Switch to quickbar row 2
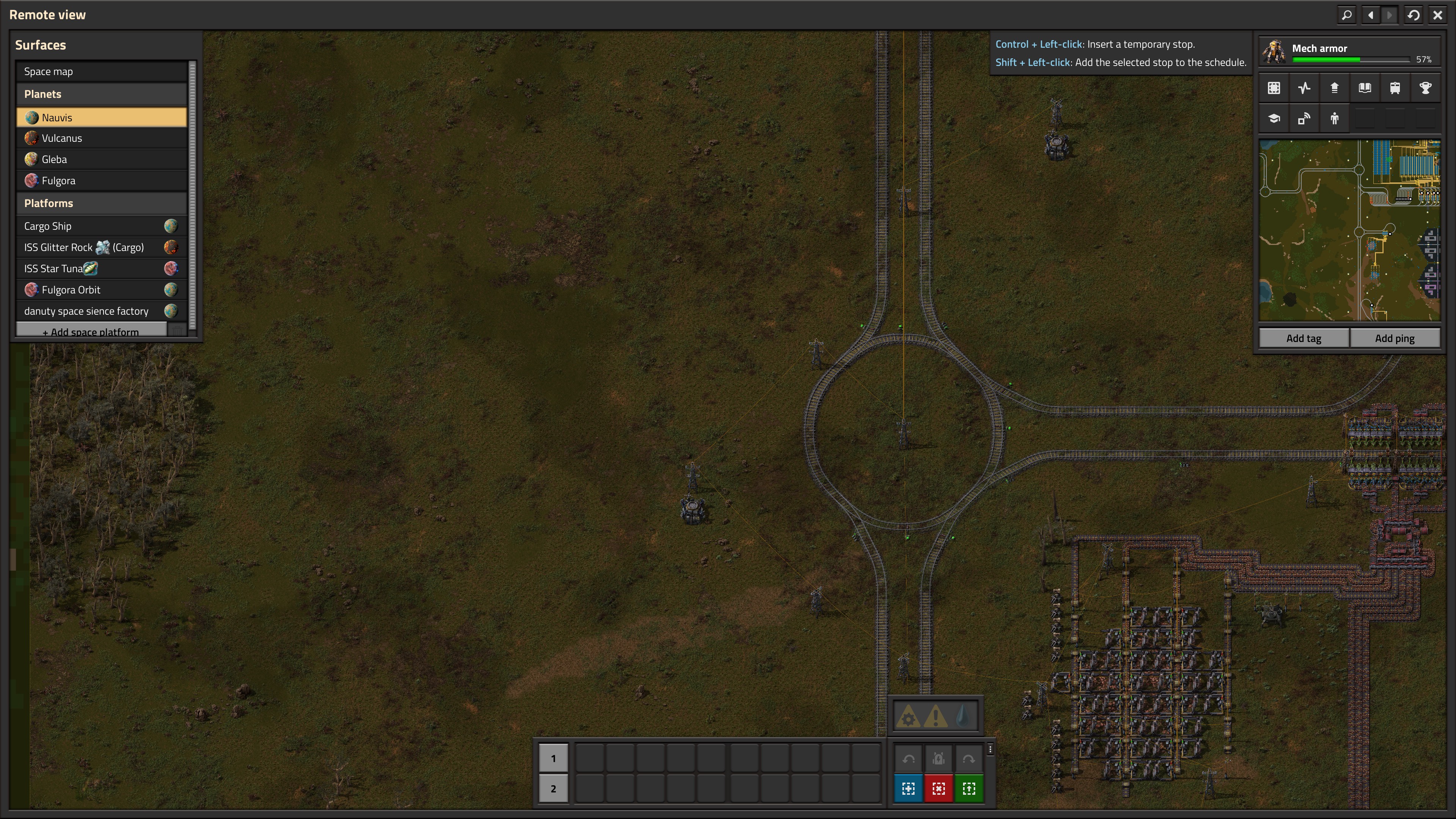 [553, 789]
